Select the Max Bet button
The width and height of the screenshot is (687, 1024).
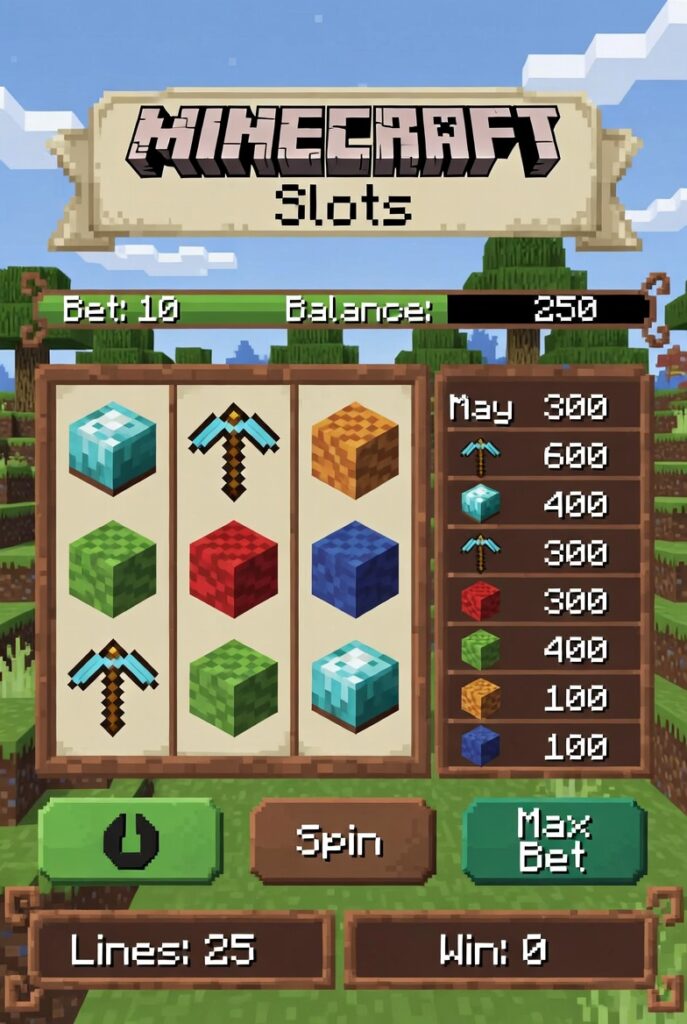[x=554, y=841]
